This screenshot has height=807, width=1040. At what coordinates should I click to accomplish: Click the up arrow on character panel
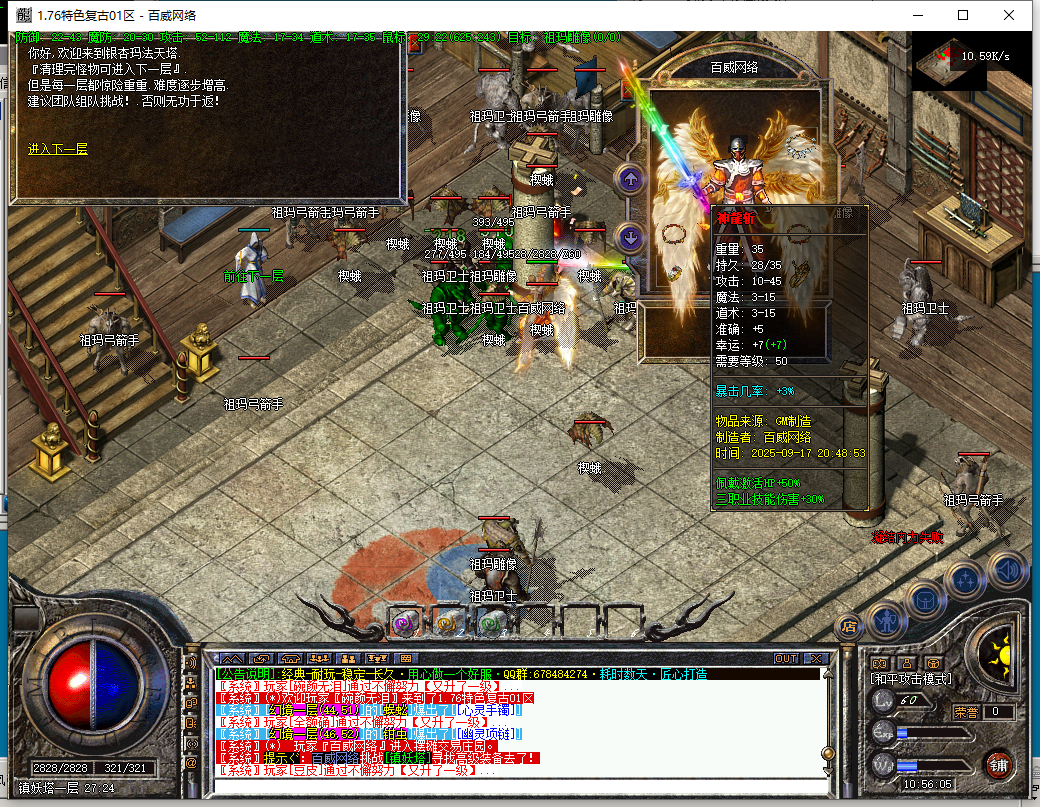tap(630, 180)
